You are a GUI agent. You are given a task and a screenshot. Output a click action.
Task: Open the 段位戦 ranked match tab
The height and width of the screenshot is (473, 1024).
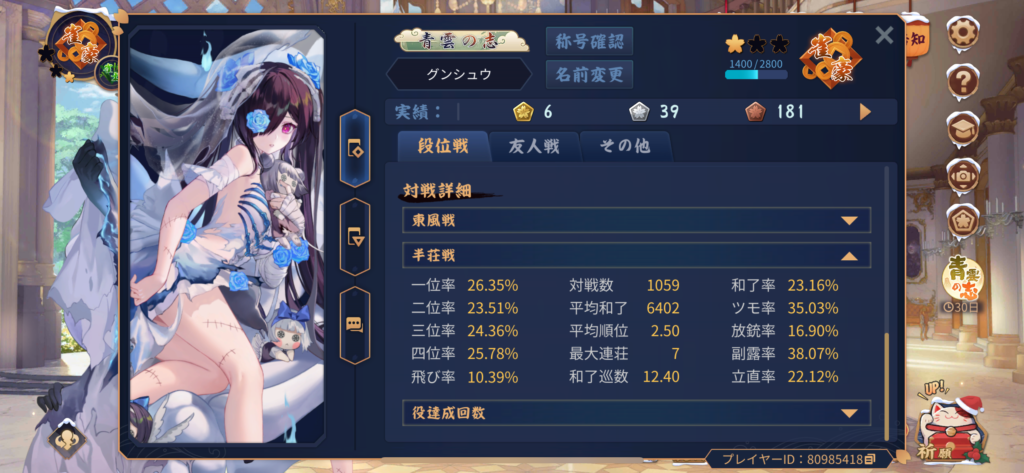(441, 147)
